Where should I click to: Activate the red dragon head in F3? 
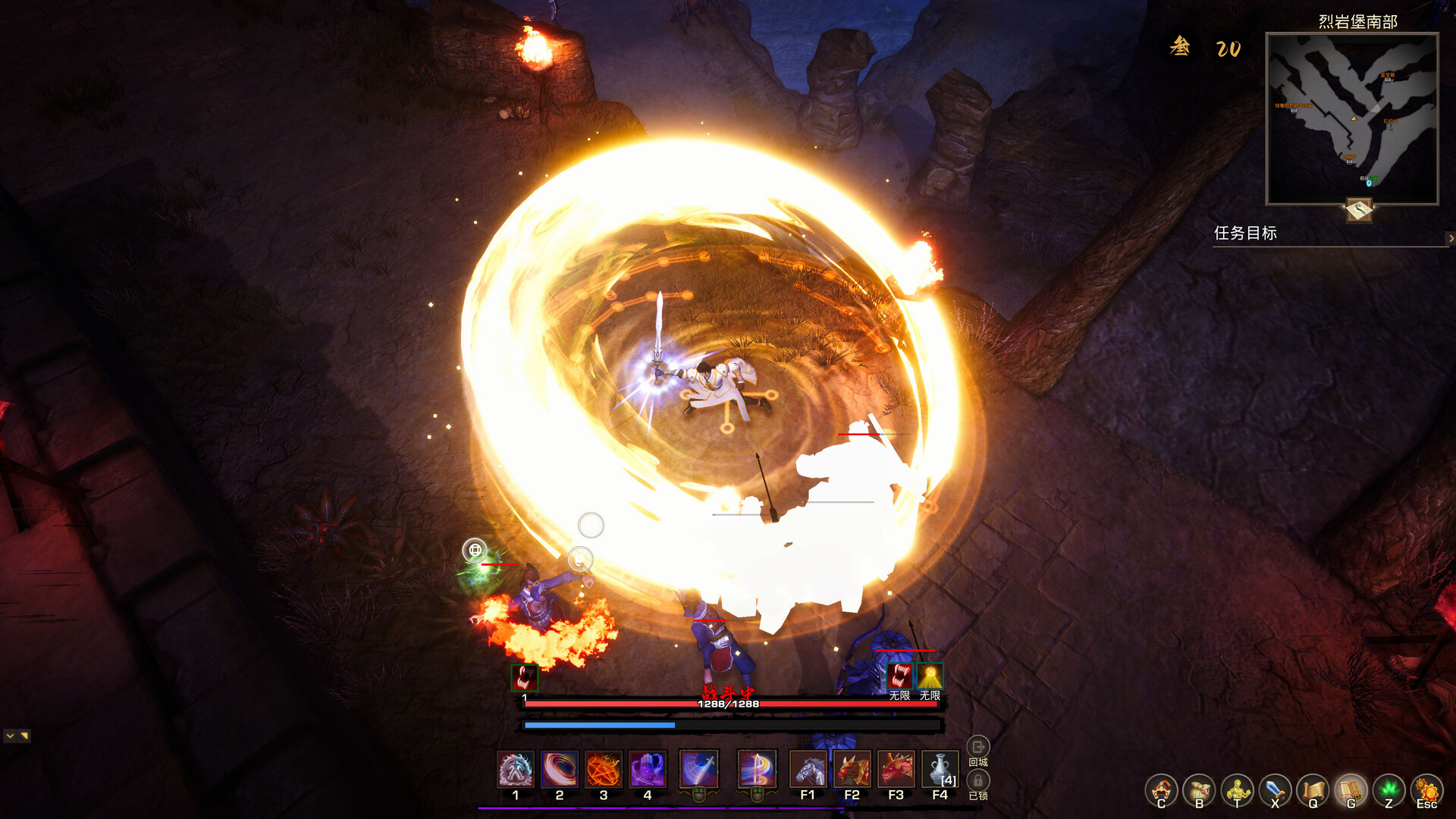click(x=896, y=770)
